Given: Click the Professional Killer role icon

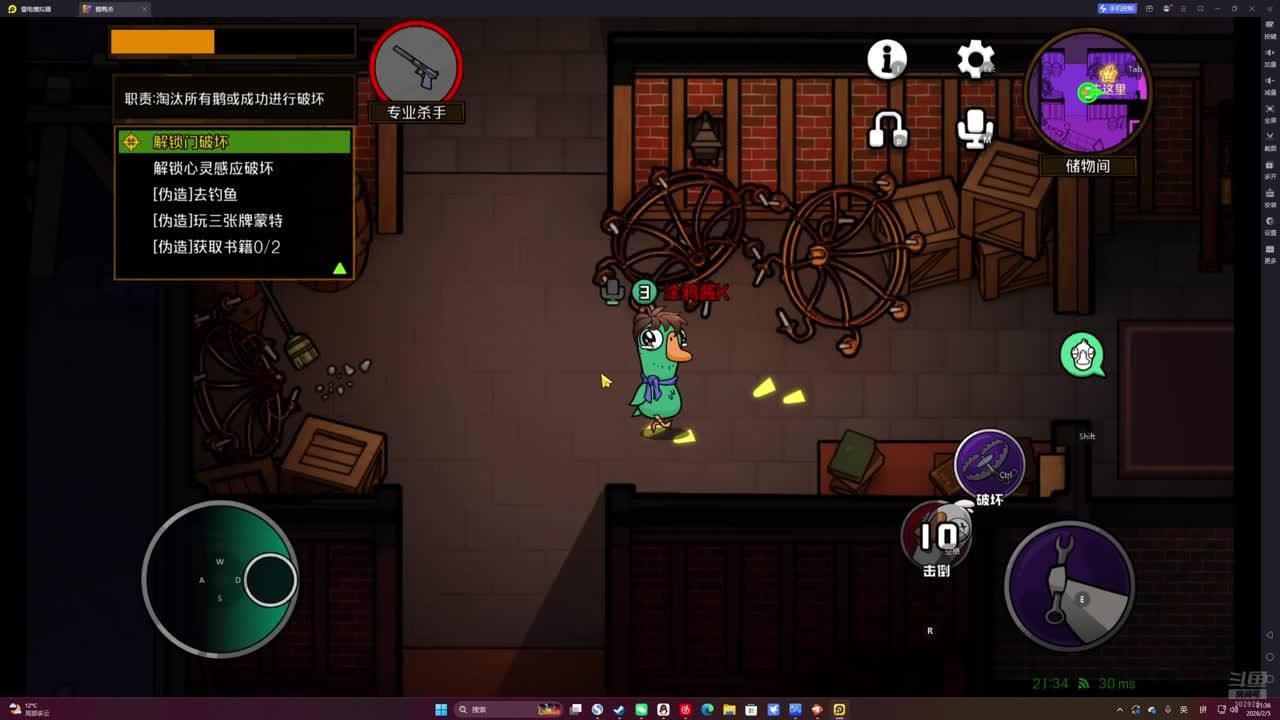Looking at the screenshot, I should pyautogui.click(x=416, y=66).
